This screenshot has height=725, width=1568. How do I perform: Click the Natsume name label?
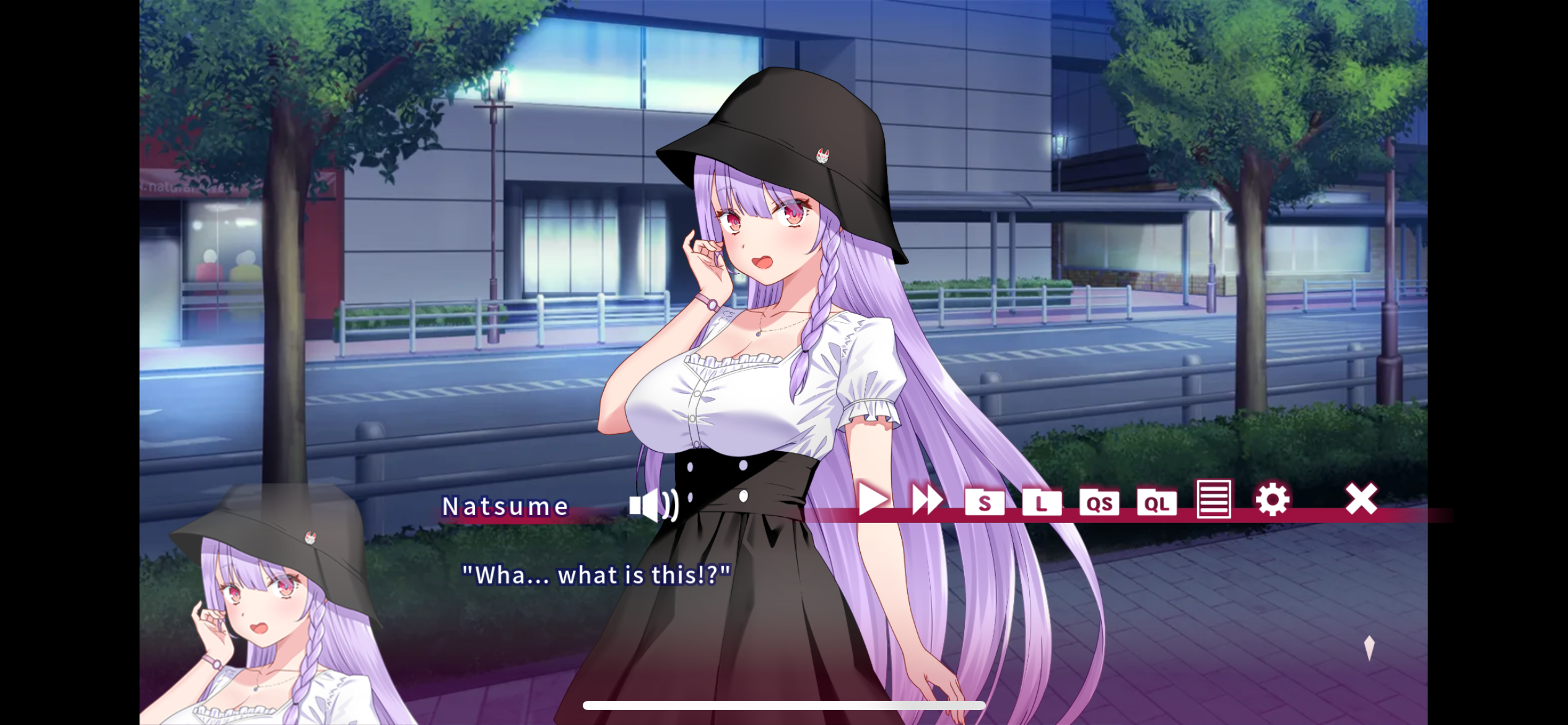(505, 506)
